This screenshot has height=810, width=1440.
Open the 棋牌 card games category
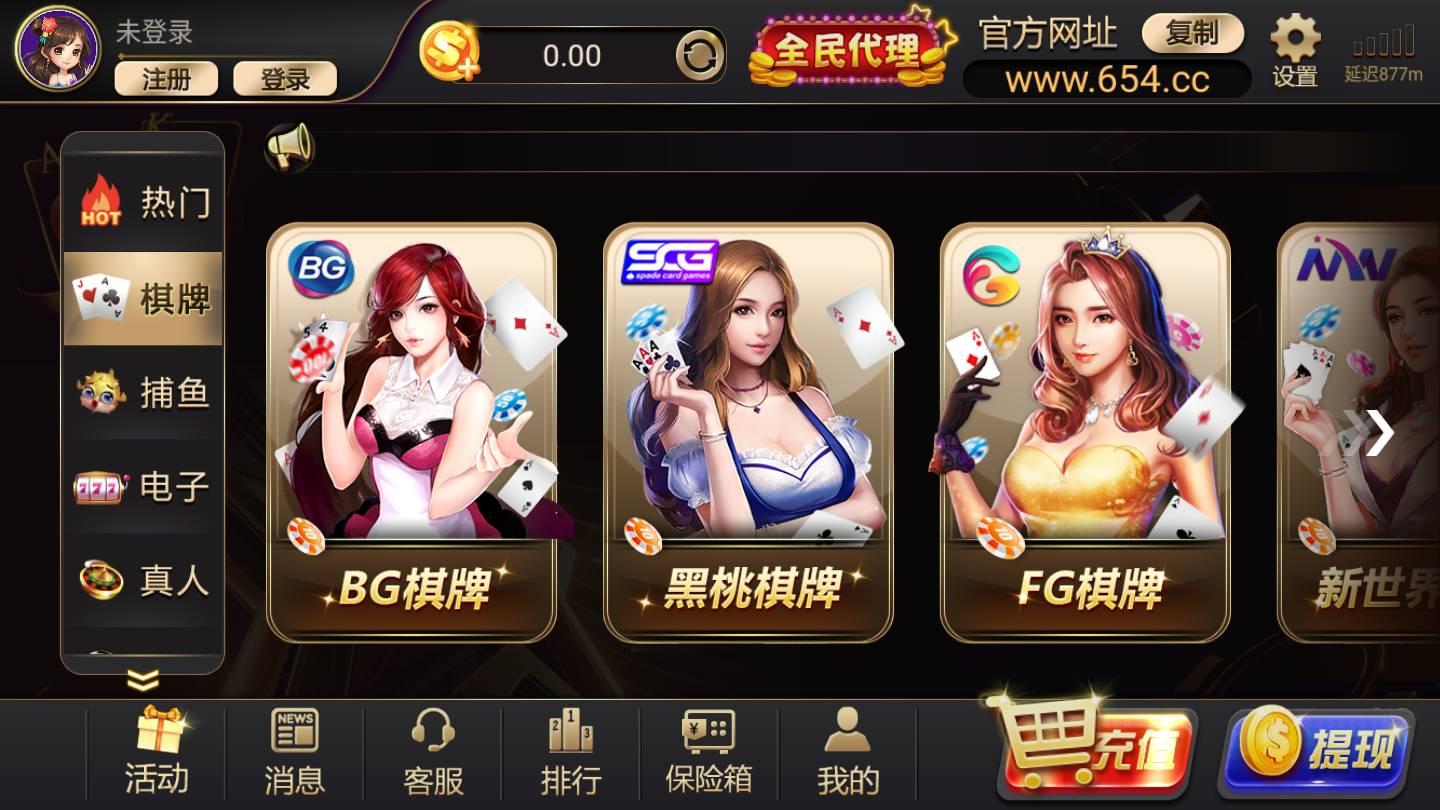pyautogui.click(x=143, y=297)
